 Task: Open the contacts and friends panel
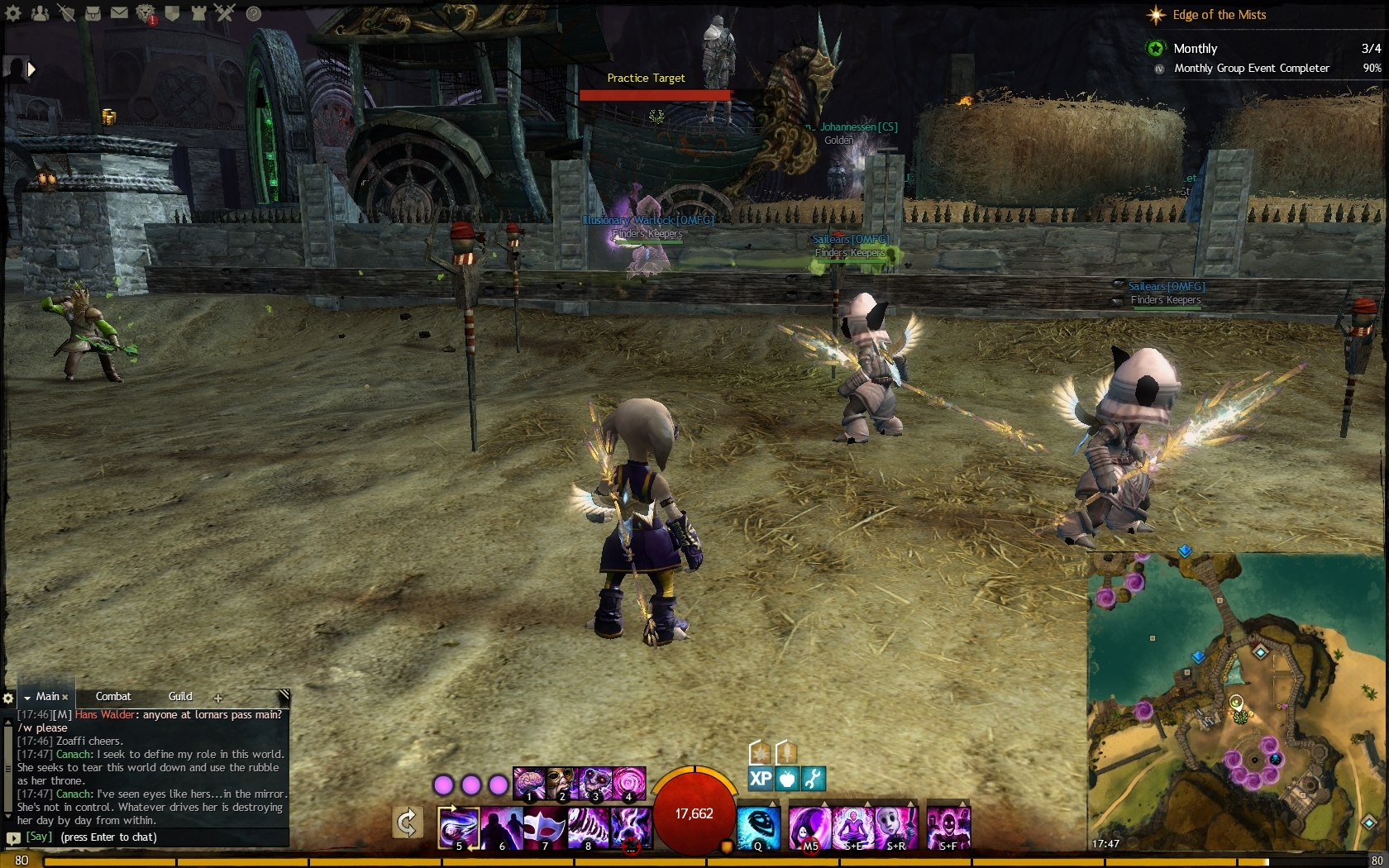point(40,13)
